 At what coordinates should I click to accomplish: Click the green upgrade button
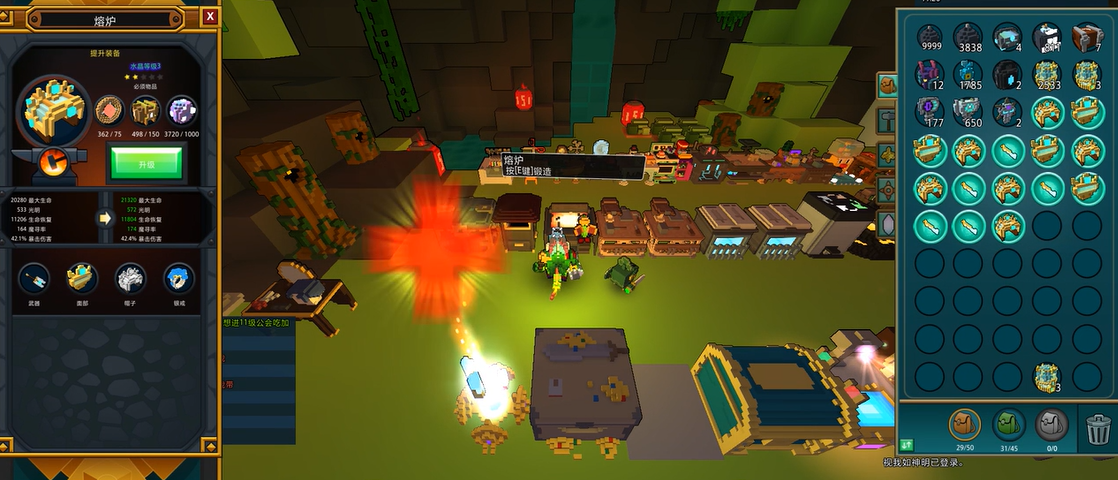coord(146,162)
